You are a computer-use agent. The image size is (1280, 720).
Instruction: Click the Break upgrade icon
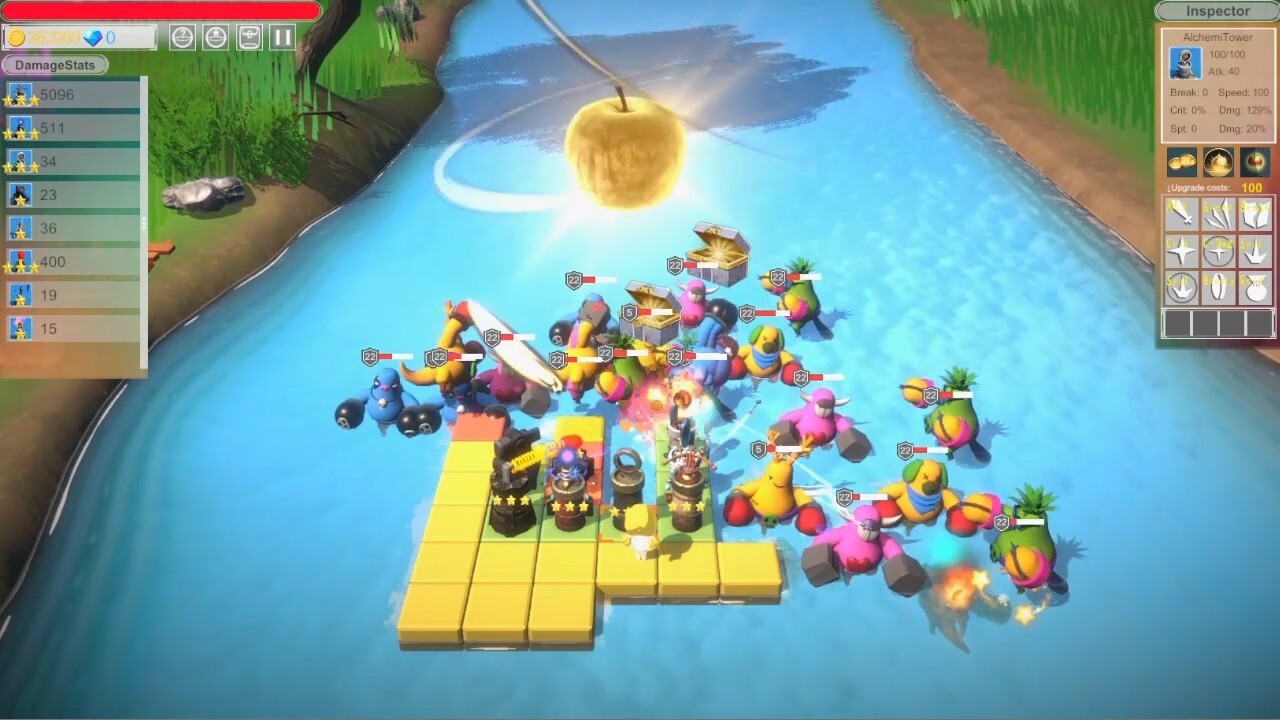(1258, 214)
